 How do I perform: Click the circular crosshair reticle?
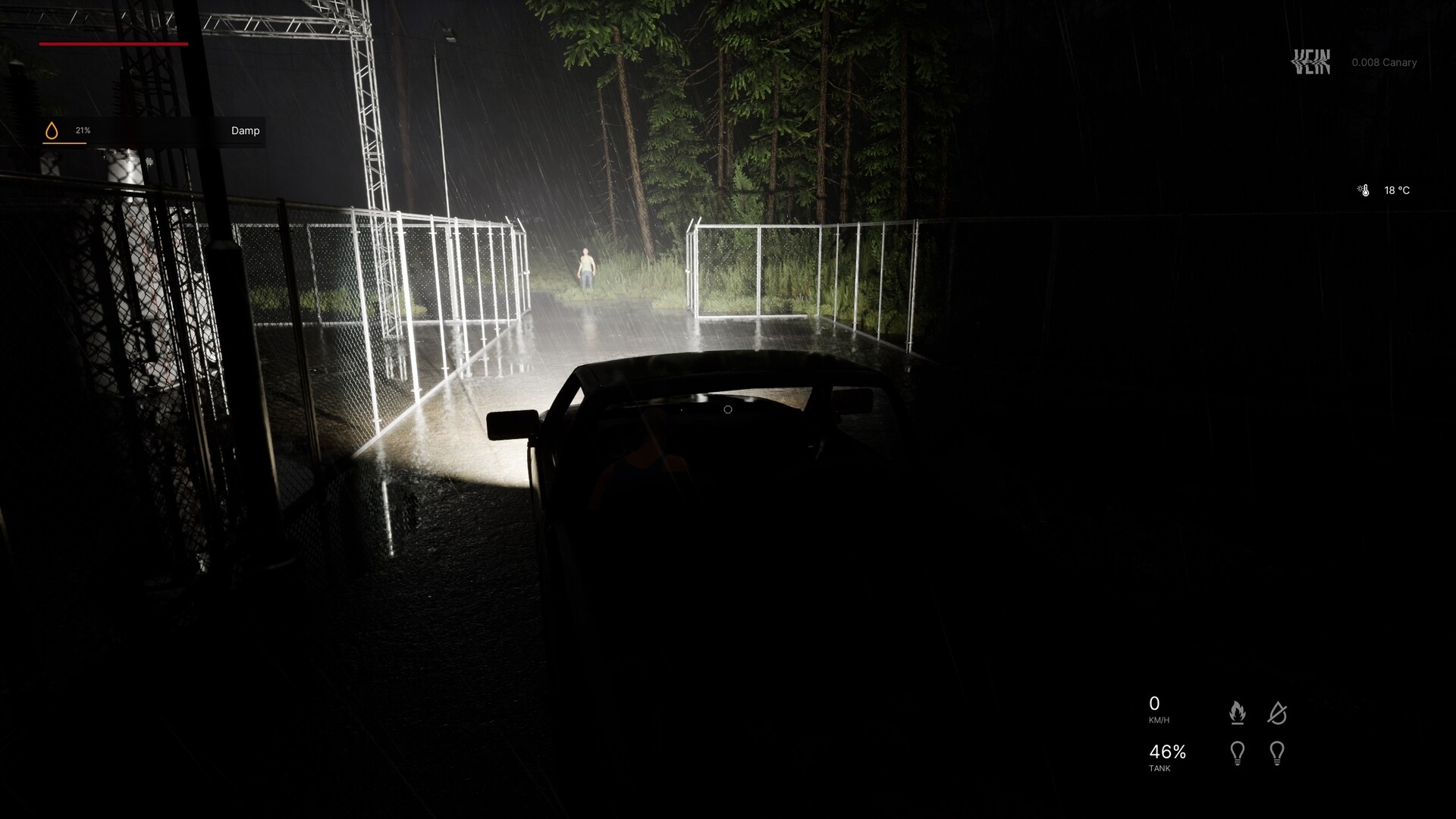click(x=729, y=409)
